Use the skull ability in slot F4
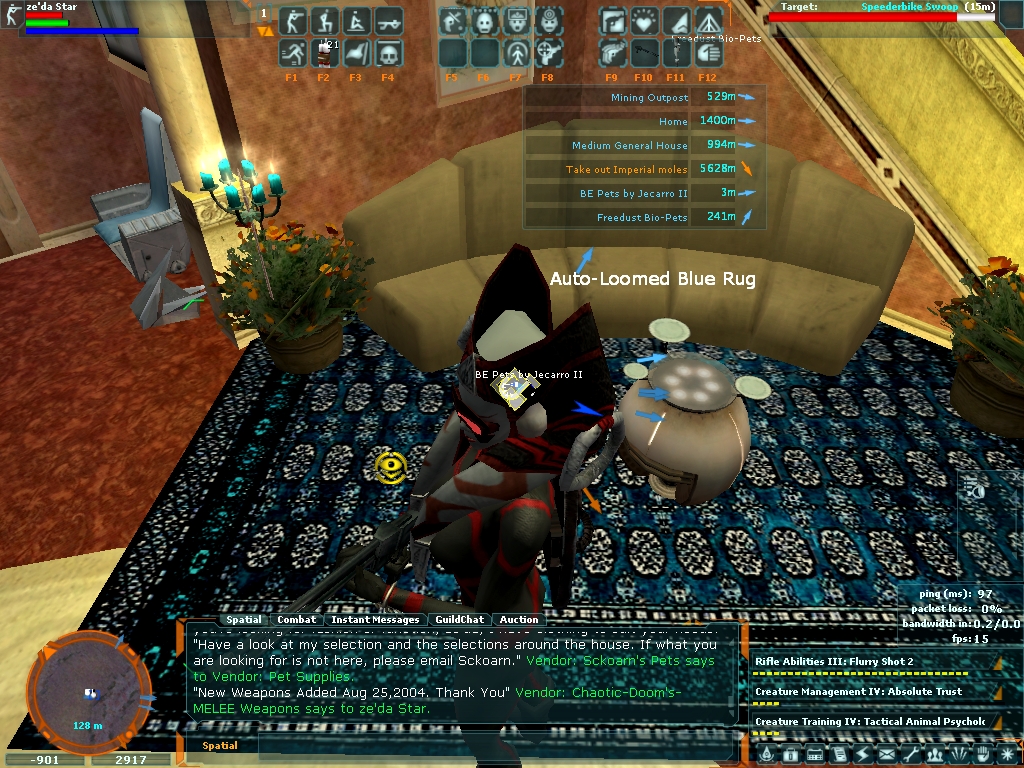1024x768 pixels. point(388,53)
